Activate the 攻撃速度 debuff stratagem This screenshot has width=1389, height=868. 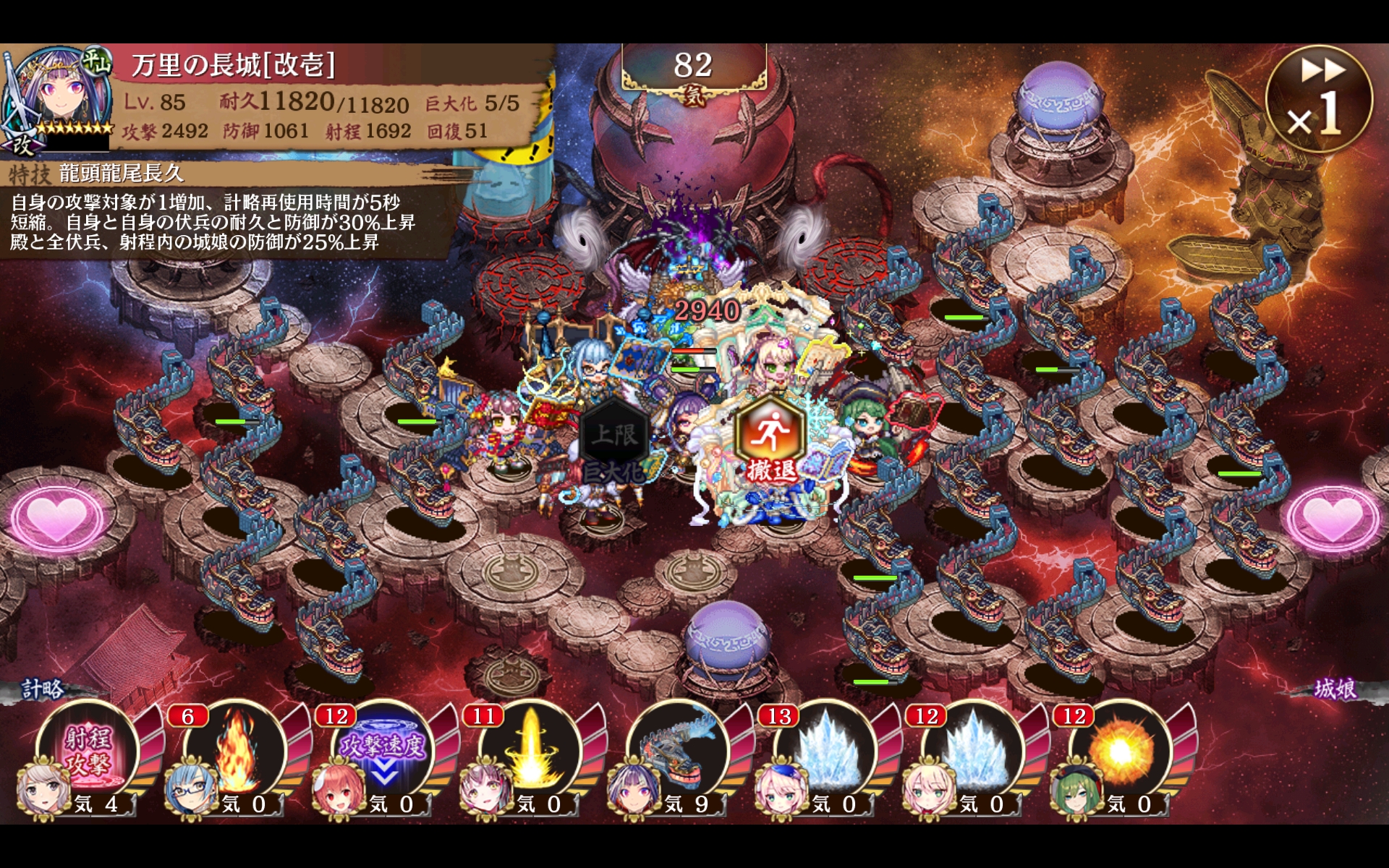tap(383, 754)
